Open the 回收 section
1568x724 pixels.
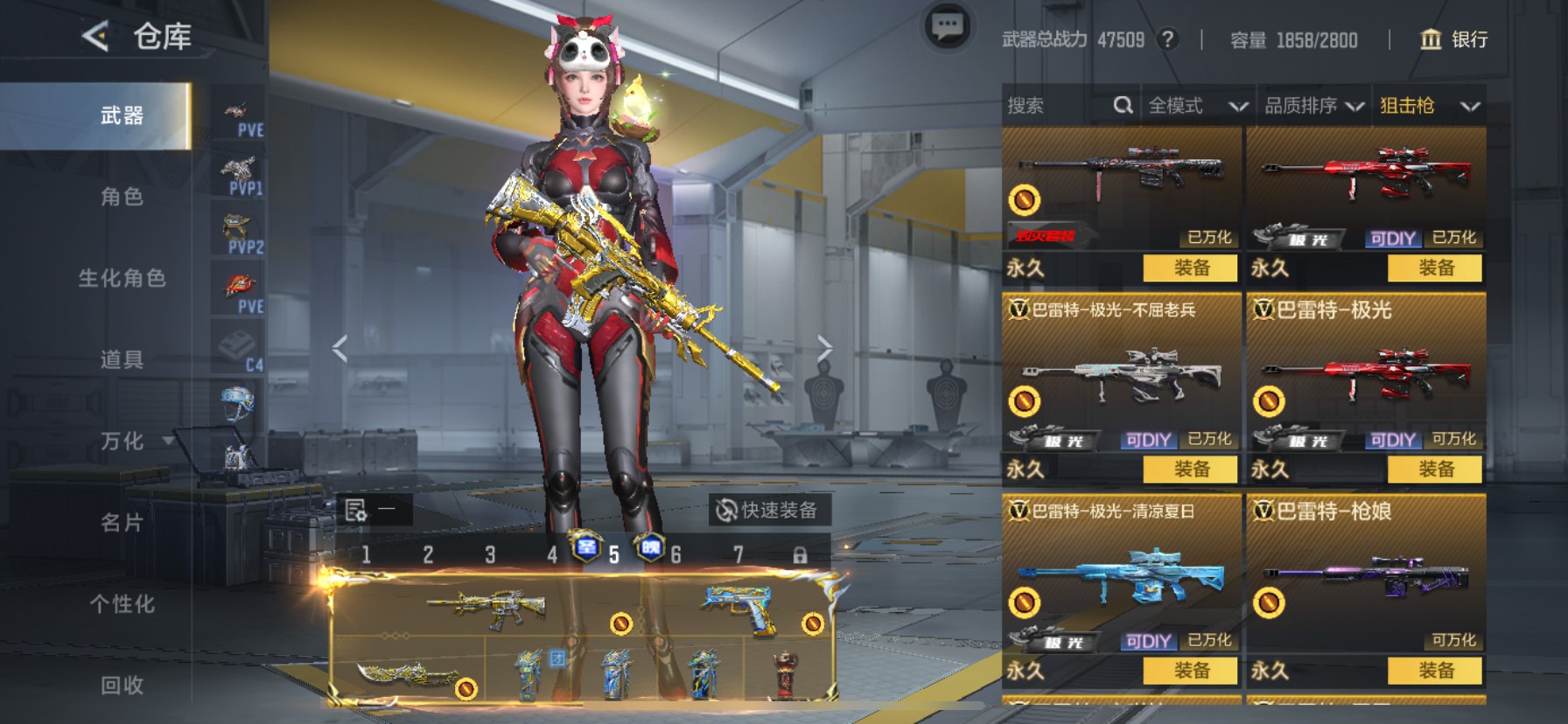tap(122, 685)
